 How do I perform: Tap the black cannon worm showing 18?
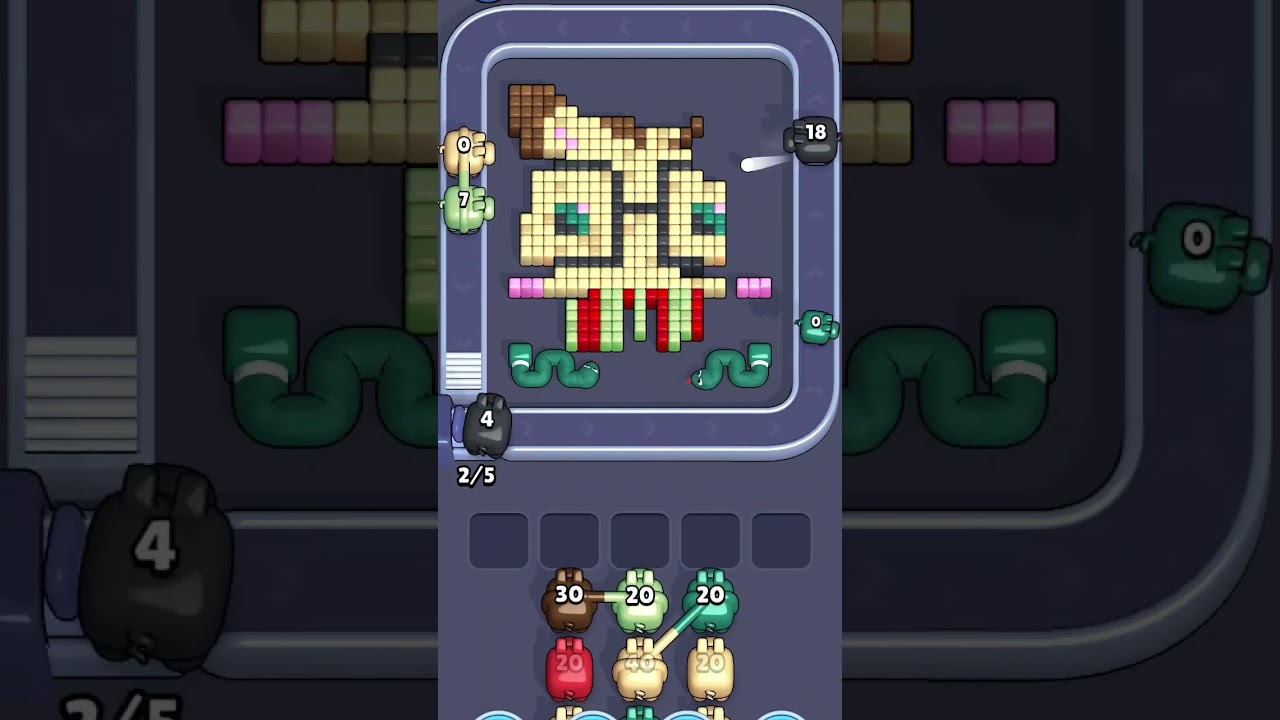tap(812, 140)
